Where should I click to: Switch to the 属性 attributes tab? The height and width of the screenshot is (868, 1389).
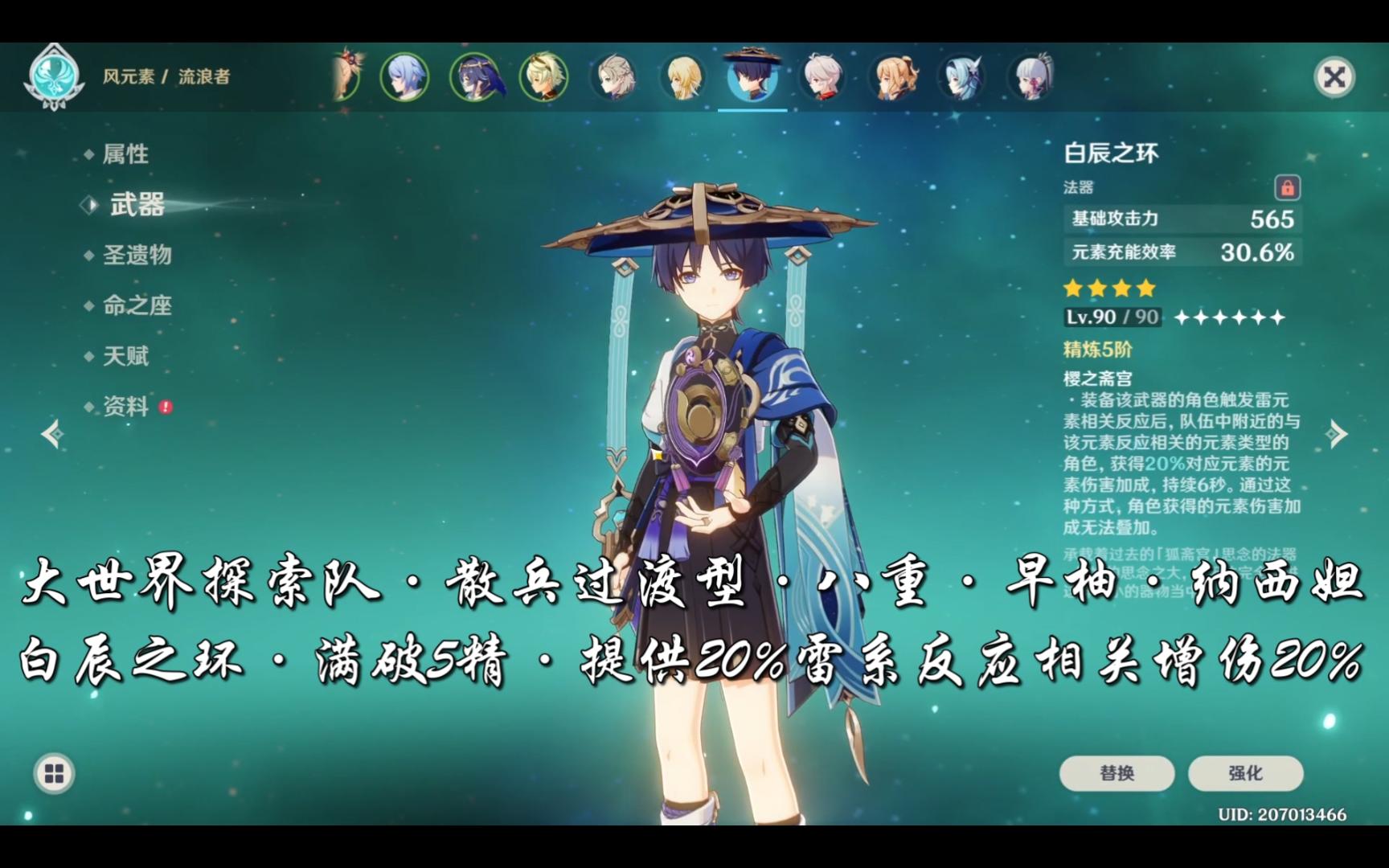(x=125, y=154)
